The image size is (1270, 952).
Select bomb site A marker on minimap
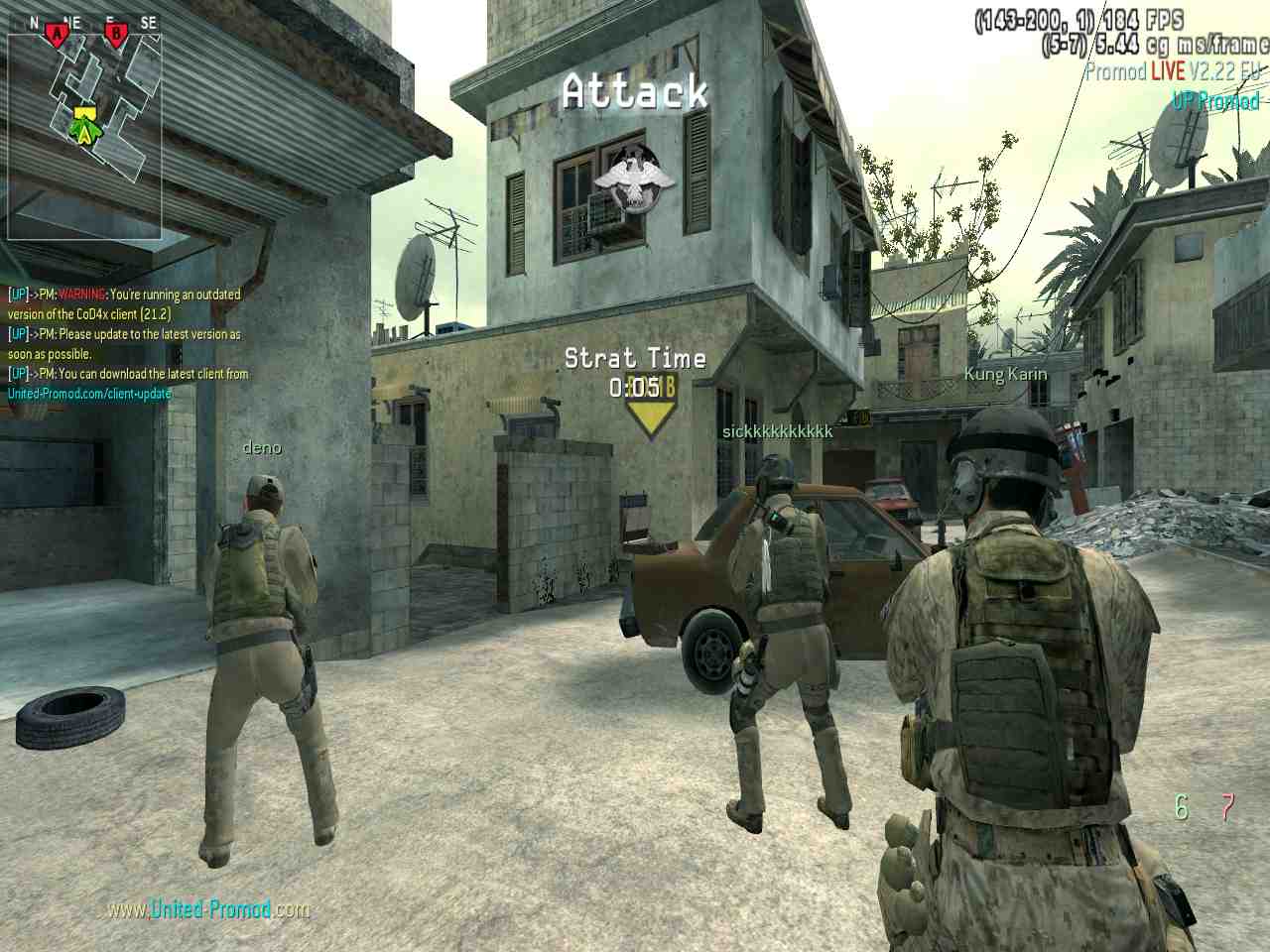click(x=57, y=36)
